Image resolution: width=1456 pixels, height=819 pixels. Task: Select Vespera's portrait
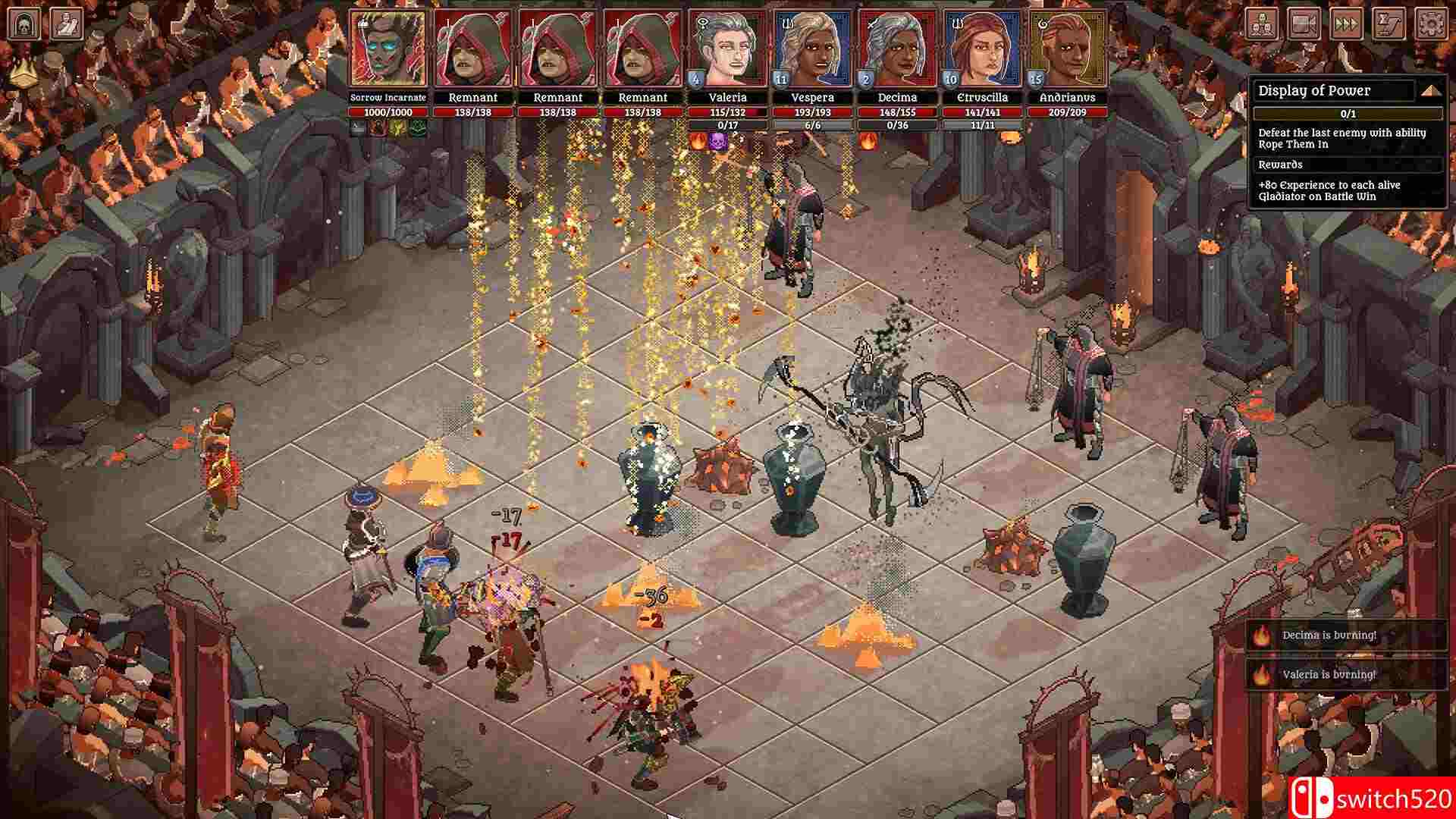pos(812,45)
